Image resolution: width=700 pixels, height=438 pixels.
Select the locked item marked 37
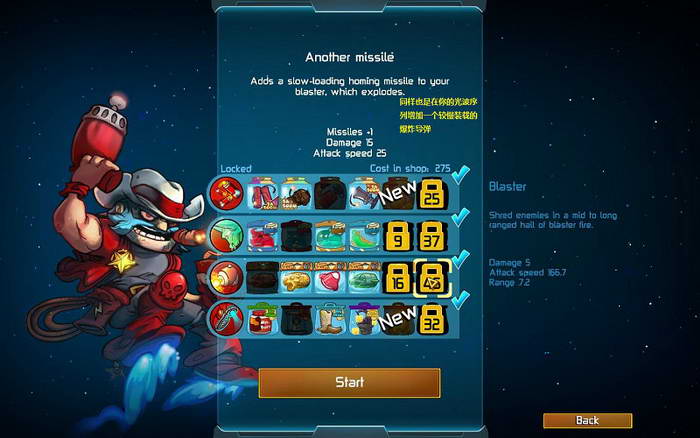pyautogui.click(x=432, y=235)
